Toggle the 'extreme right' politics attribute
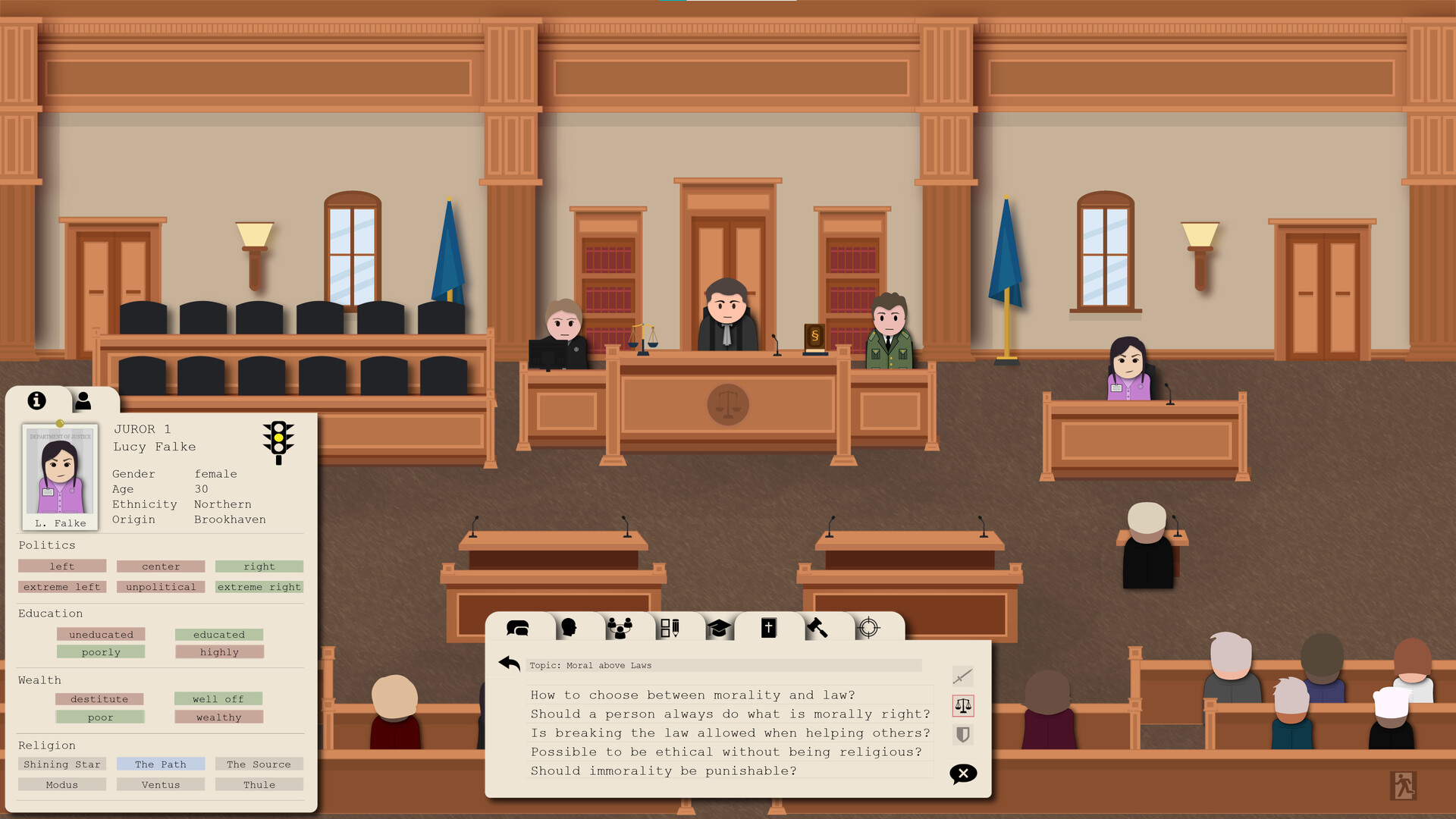This screenshot has height=819, width=1456. pyautogui.click(x=259, y=586)
